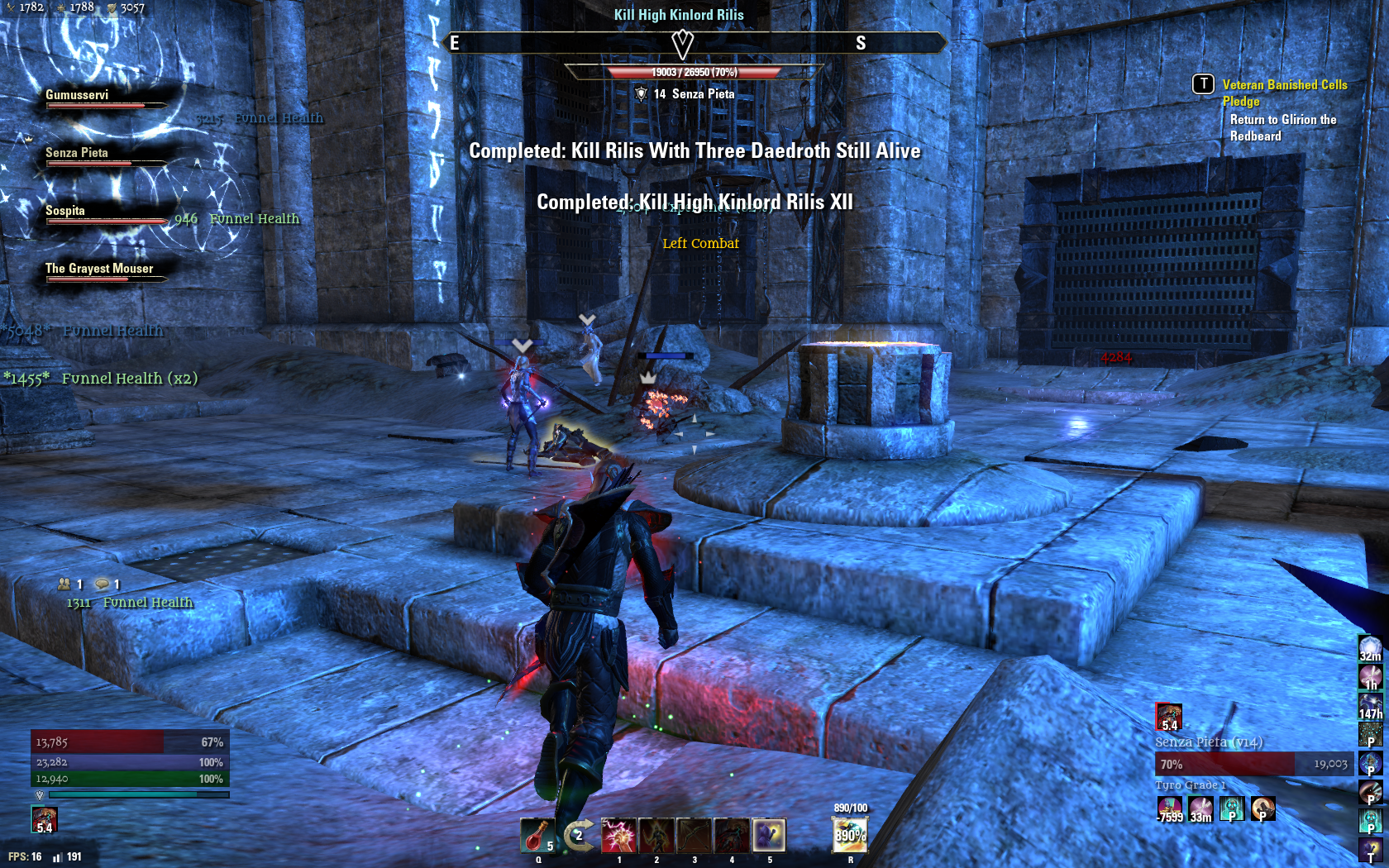The width and height of the screenshot is (1389, 868).
Task: Inspect the horse passive buff on target
Action: [x=1263, y=808]
